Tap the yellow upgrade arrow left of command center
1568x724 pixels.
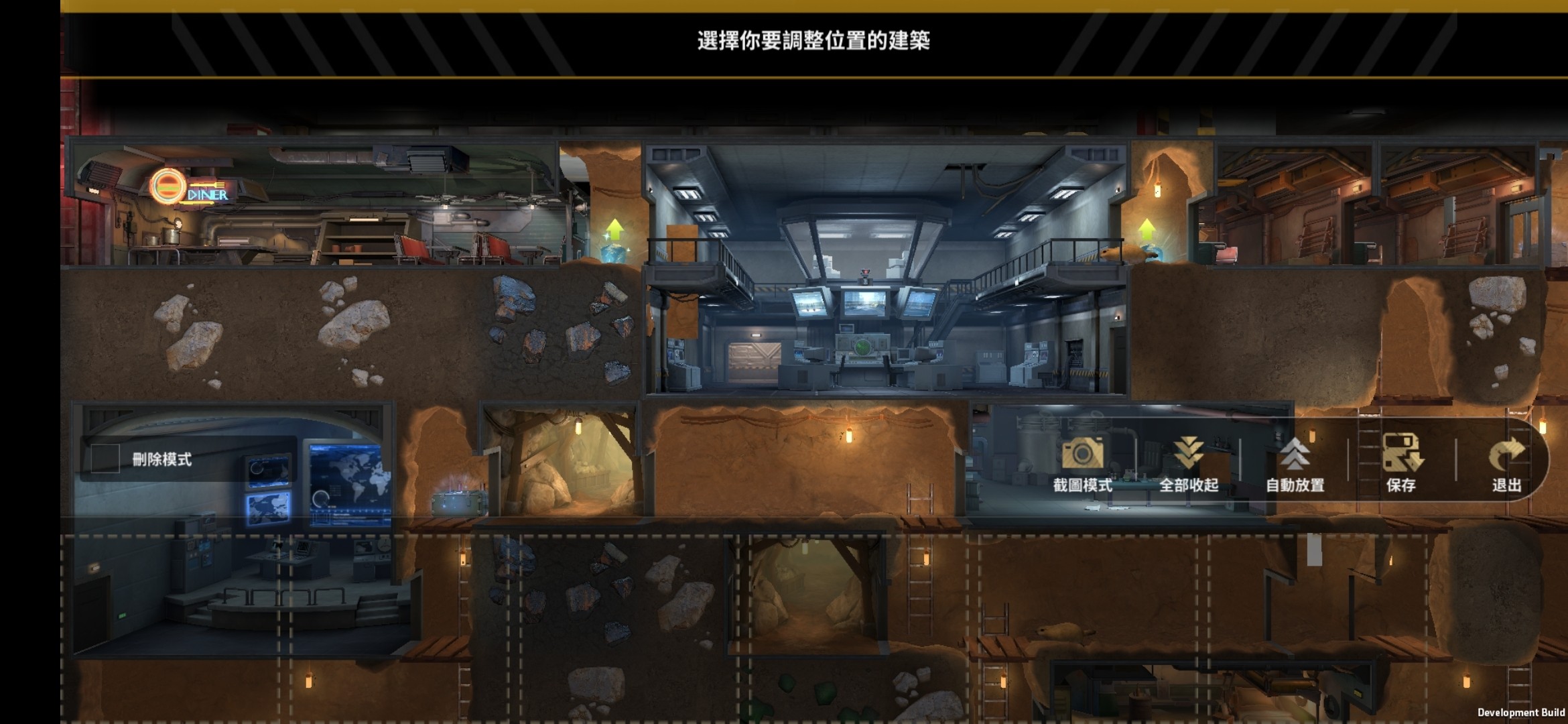tap(614, 229)
